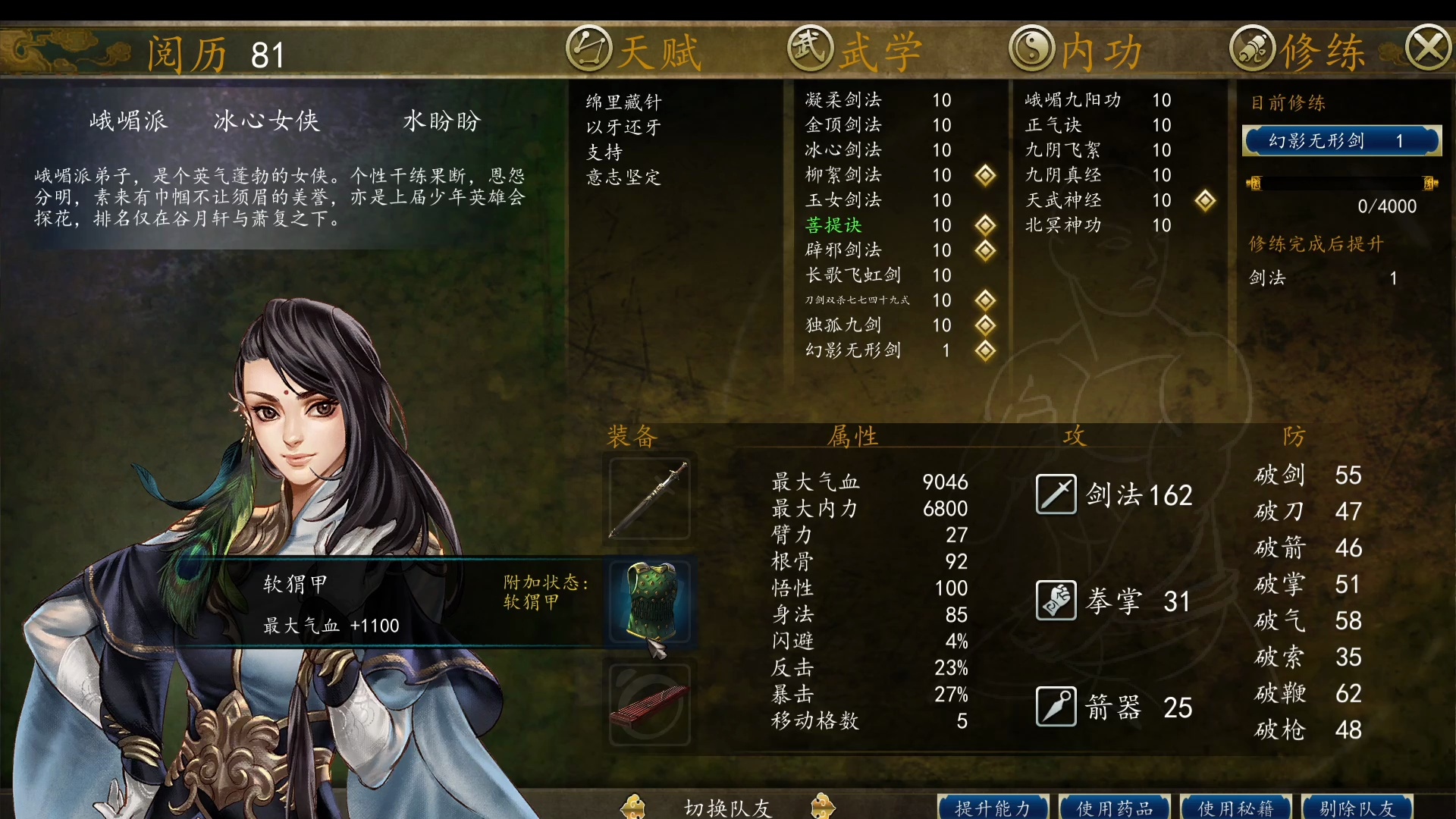Click the yin-yang icon next to 内功
The width and height of the screenshot is (1456, 819).
[1031, 47]
